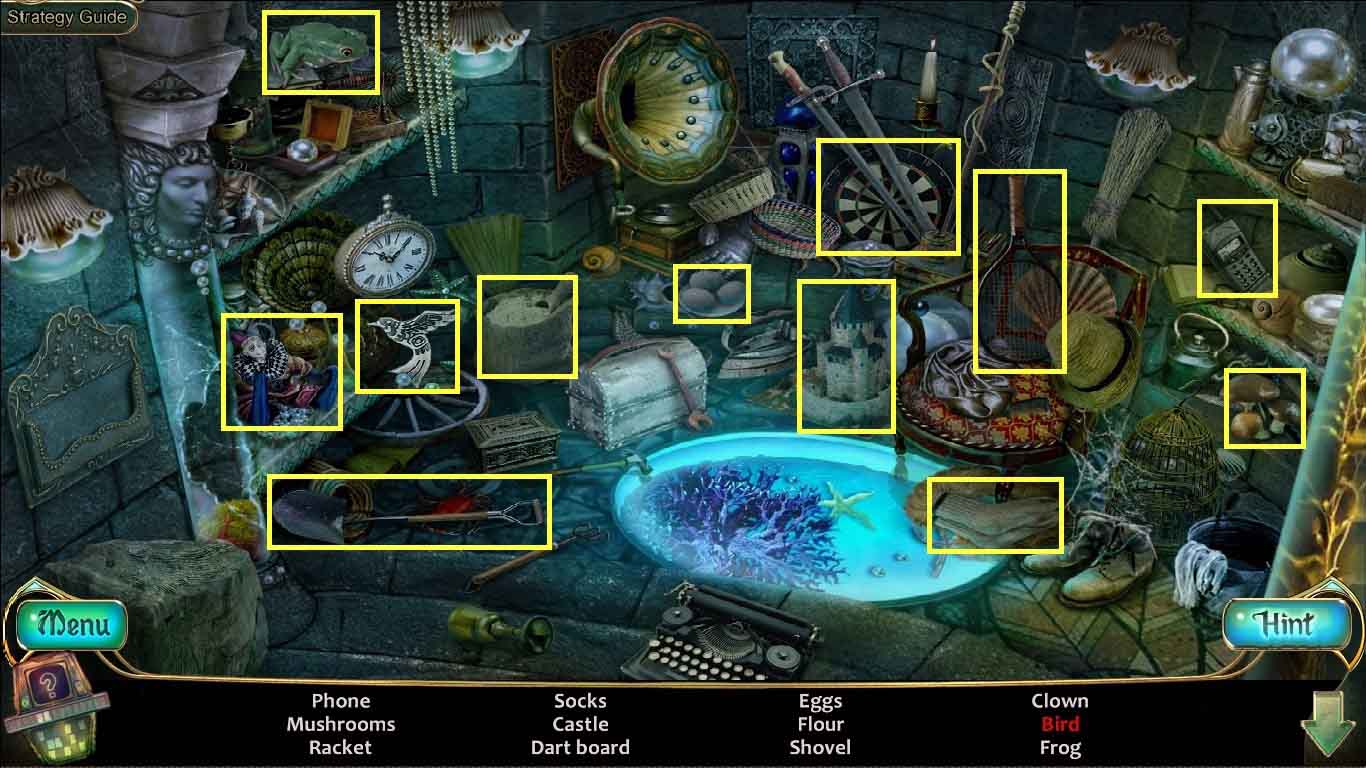Open the Strategy Guide
Viewport: 1366px width, 768px height.
[67, 17]
